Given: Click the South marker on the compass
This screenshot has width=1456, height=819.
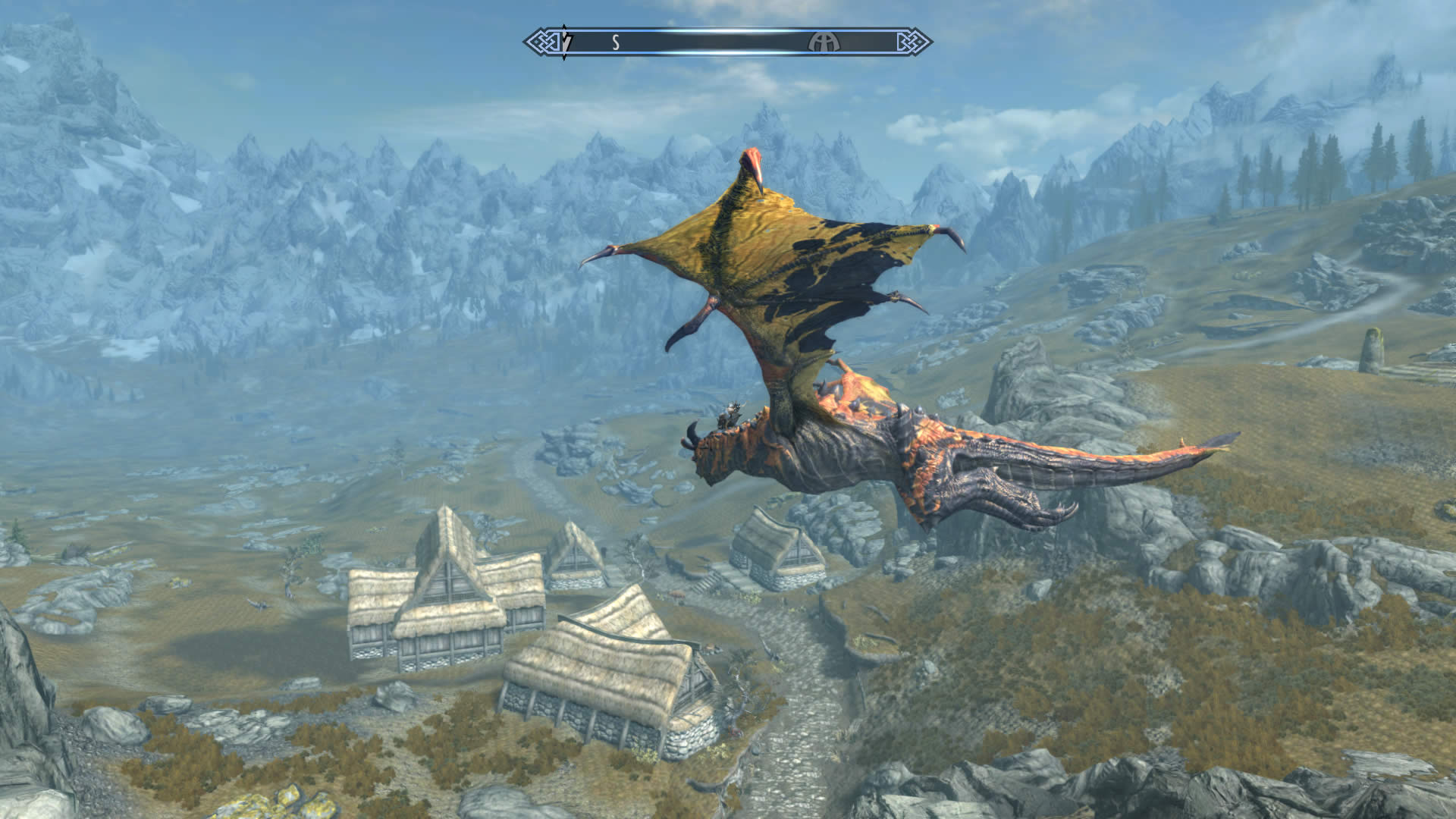Looking at the screenshot, I should [616, 43].
